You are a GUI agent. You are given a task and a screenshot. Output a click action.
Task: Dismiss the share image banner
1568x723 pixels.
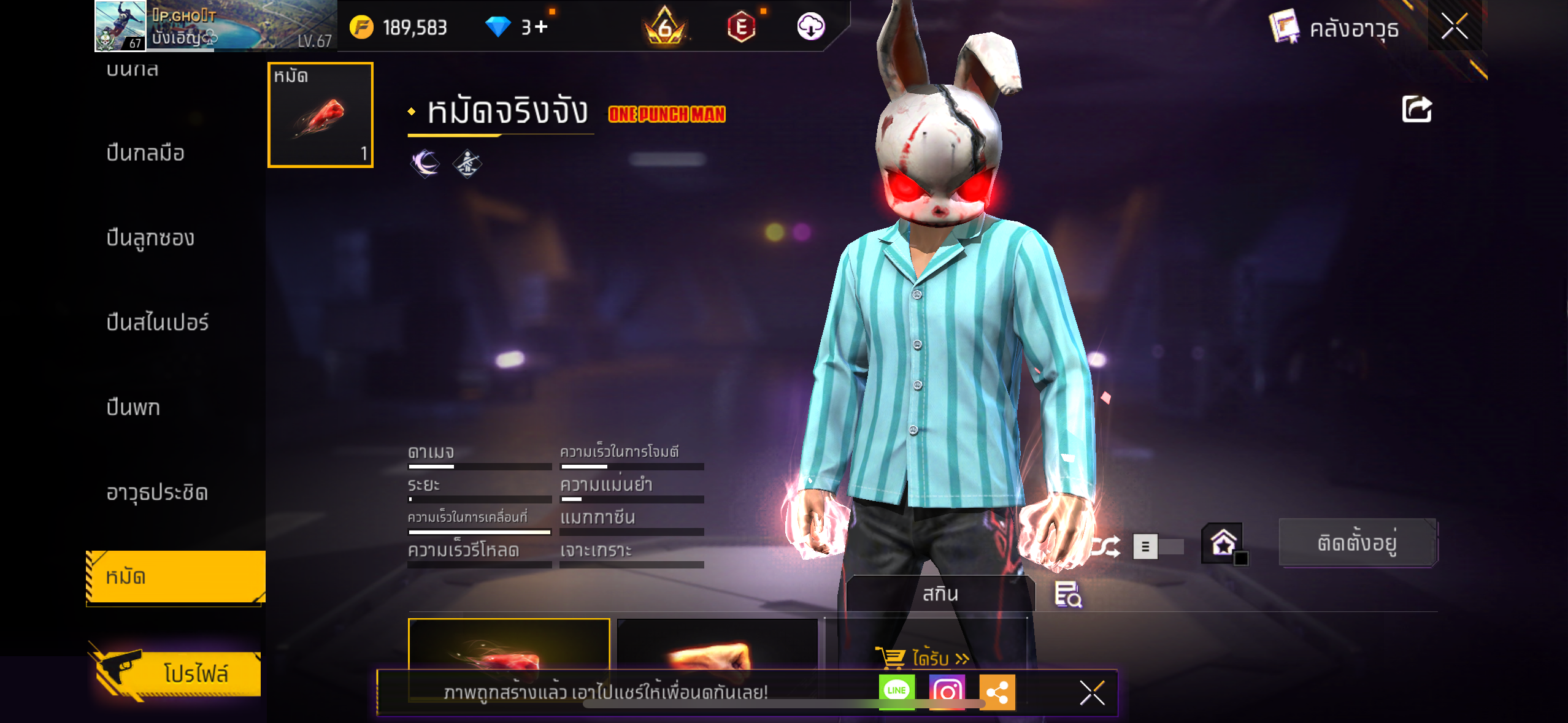[x=1092, y=693]
